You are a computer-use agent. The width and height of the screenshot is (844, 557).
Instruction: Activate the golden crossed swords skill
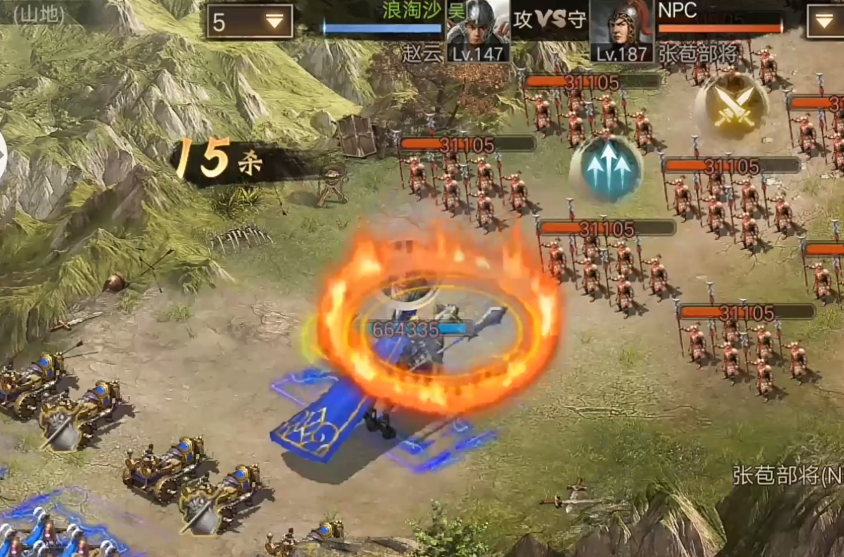point(731,105)
